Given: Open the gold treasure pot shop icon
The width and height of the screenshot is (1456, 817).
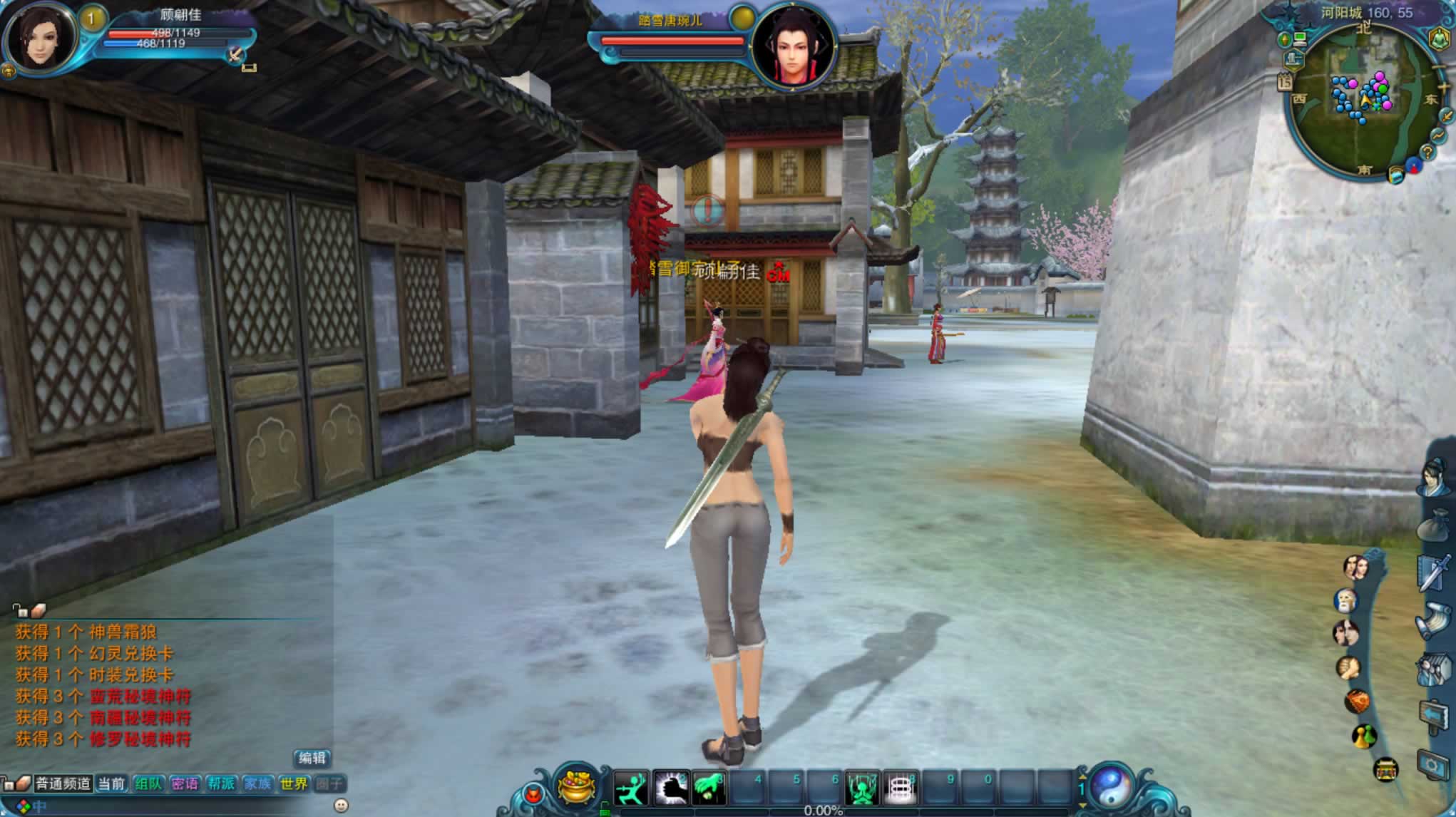Looking at the screenshot, I should pyautogui.click(x=577, y=787).
